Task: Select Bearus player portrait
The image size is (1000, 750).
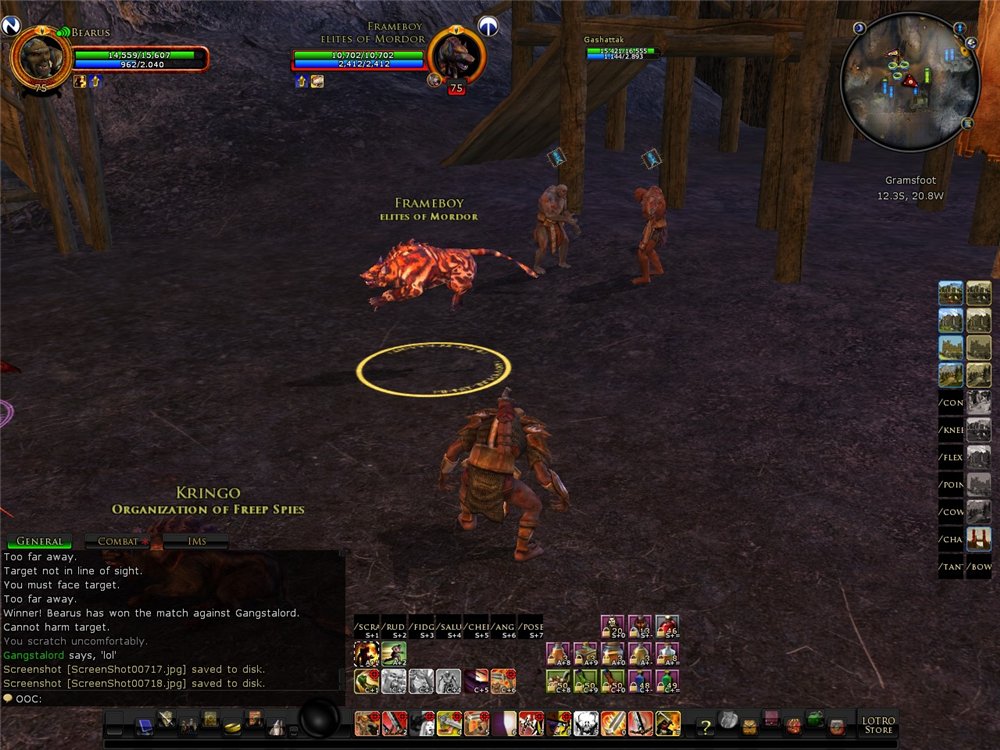Action: click(40, 58)
